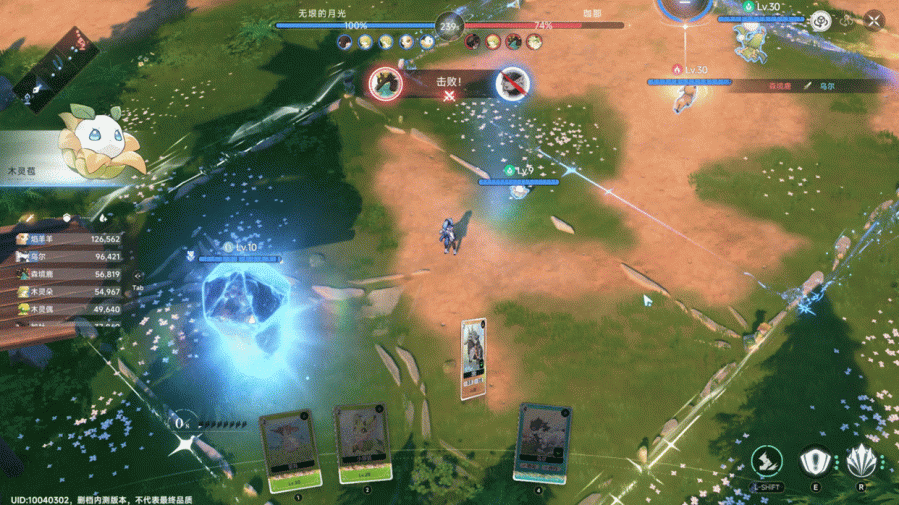Click the faded icon beside the close button
Viewport: 899px width, 505px height.
click(849, 20)
